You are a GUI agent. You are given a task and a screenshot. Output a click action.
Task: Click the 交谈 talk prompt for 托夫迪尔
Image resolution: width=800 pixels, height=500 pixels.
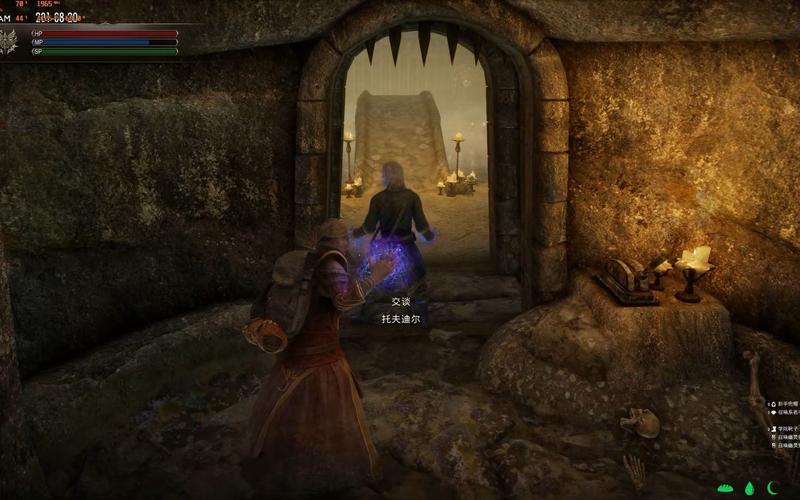coord(400,301)
